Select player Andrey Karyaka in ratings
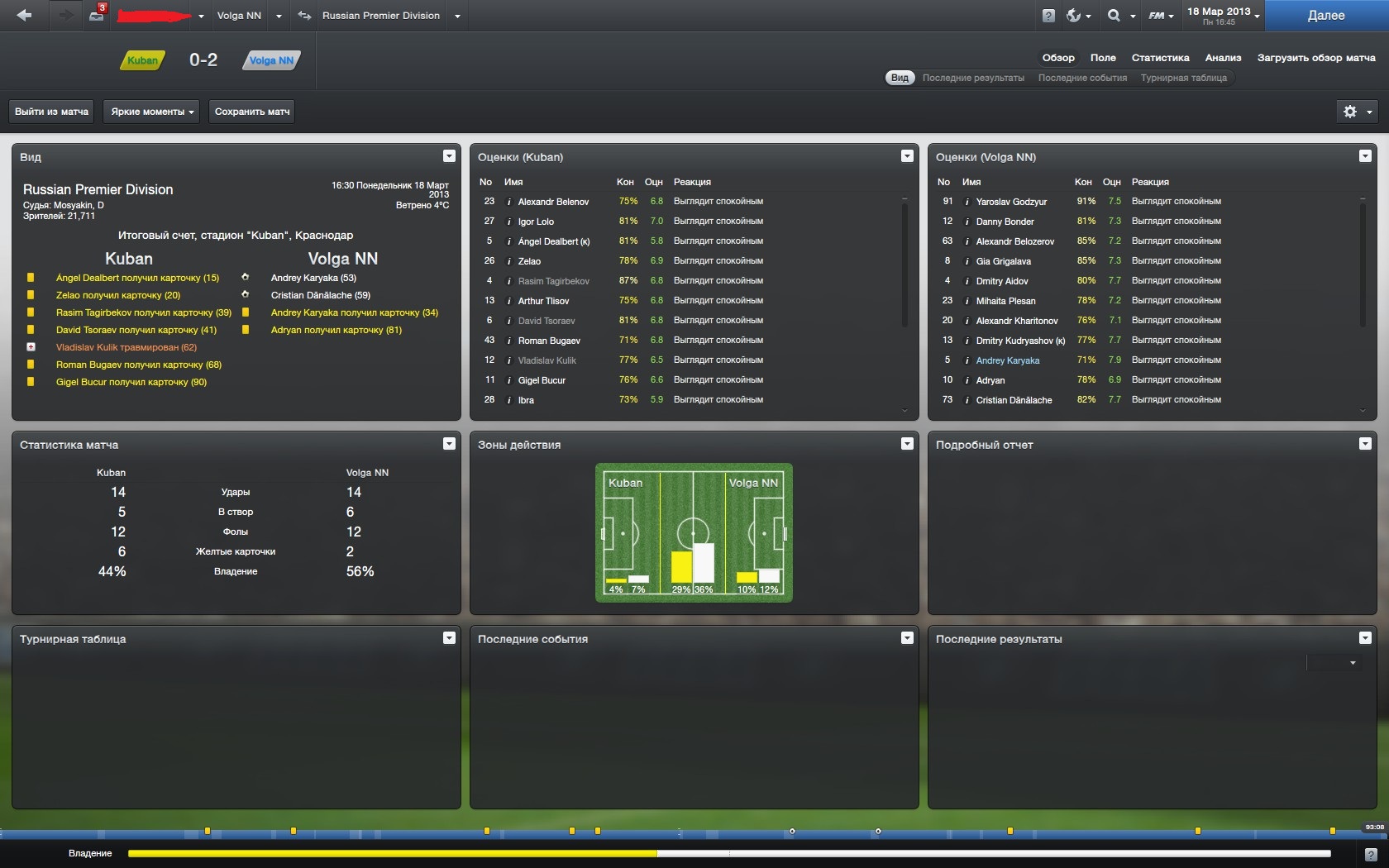The height and width of the screenshot is (868, 1389). pos(1007,360)
